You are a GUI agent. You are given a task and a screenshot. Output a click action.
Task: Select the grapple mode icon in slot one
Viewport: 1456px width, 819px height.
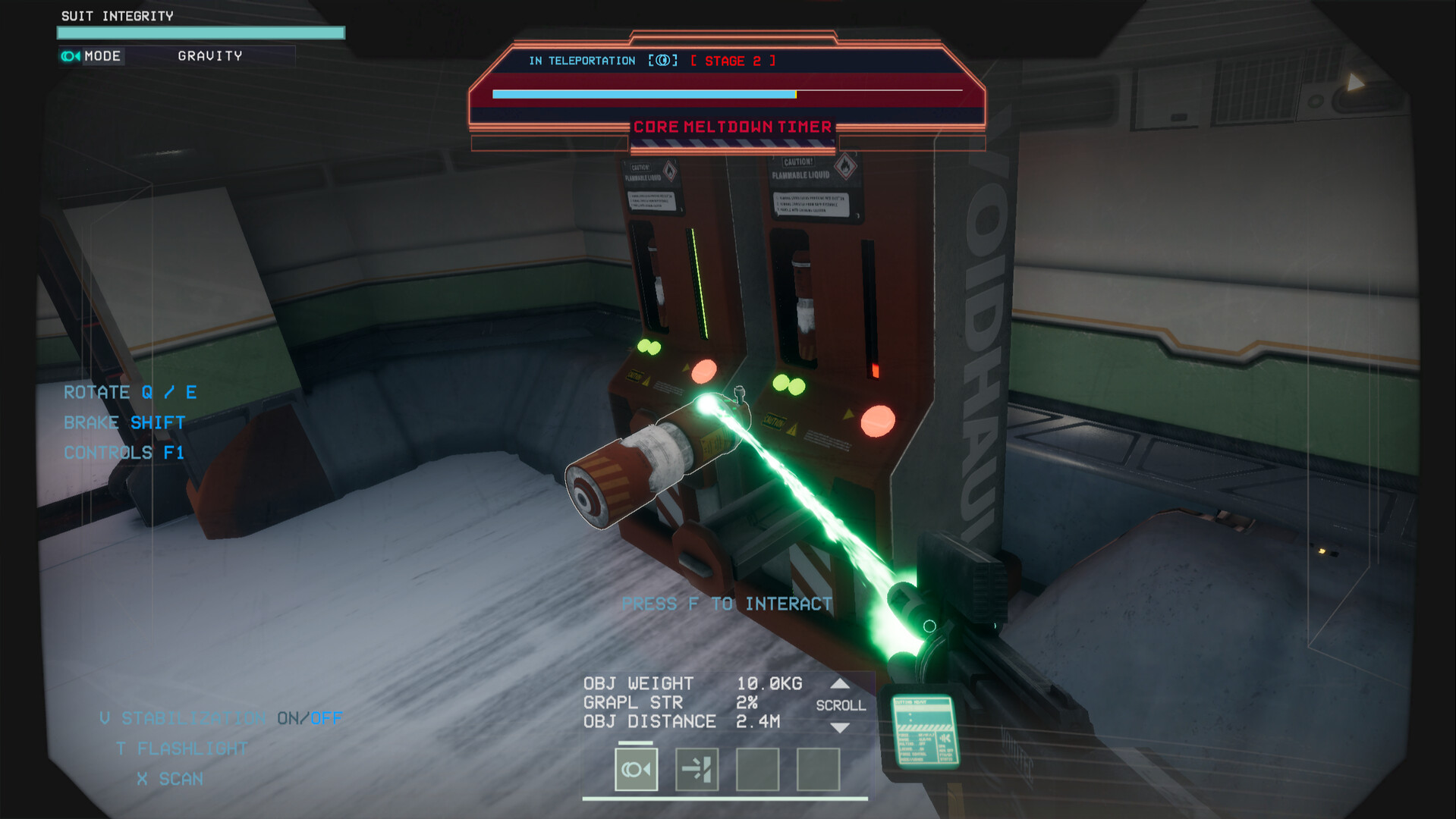tap(636, 768)
